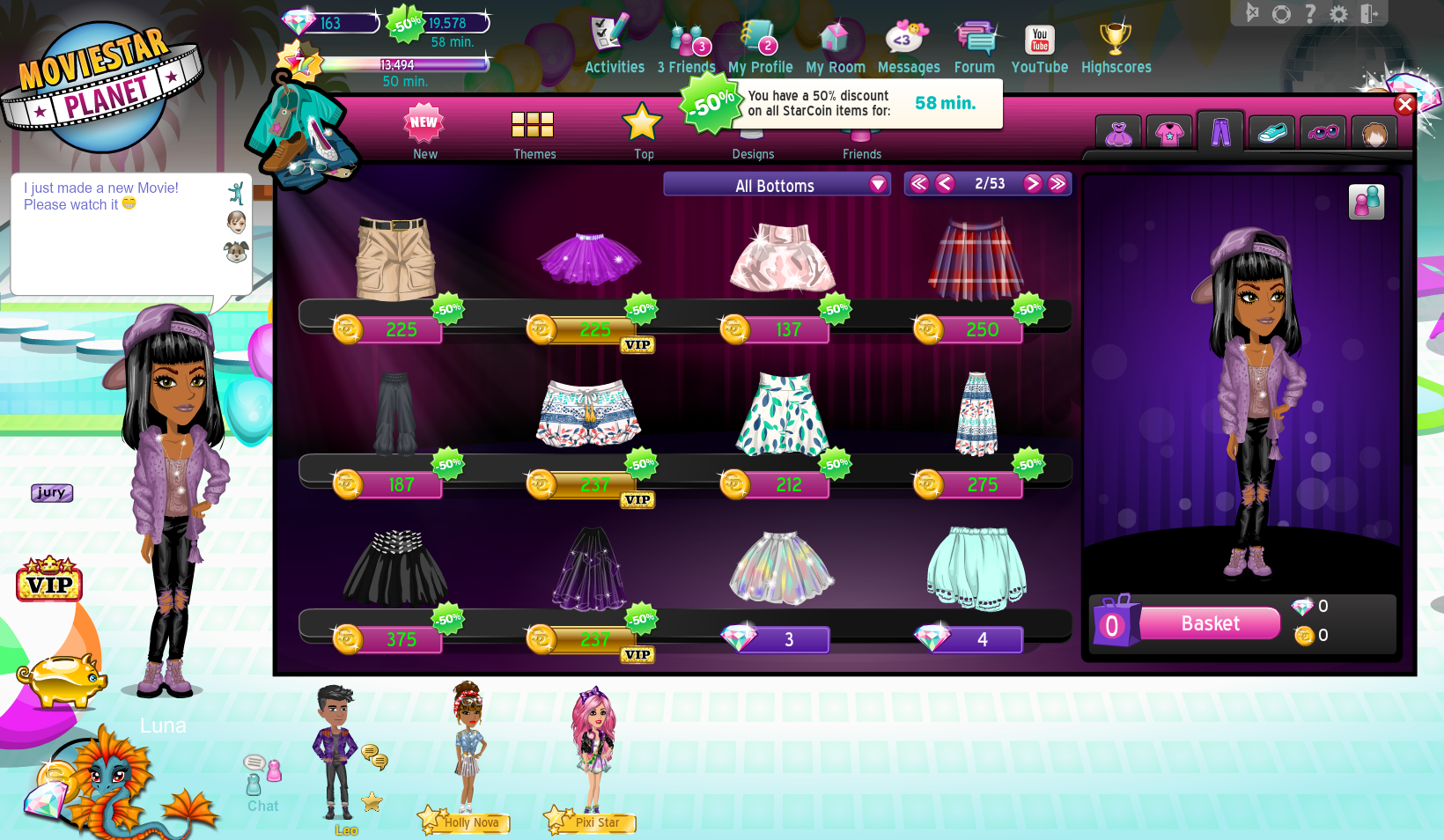This screenshot has width=1444, height=840.
Task: Pick the red plaid skirt for 250
Action: 976,260
